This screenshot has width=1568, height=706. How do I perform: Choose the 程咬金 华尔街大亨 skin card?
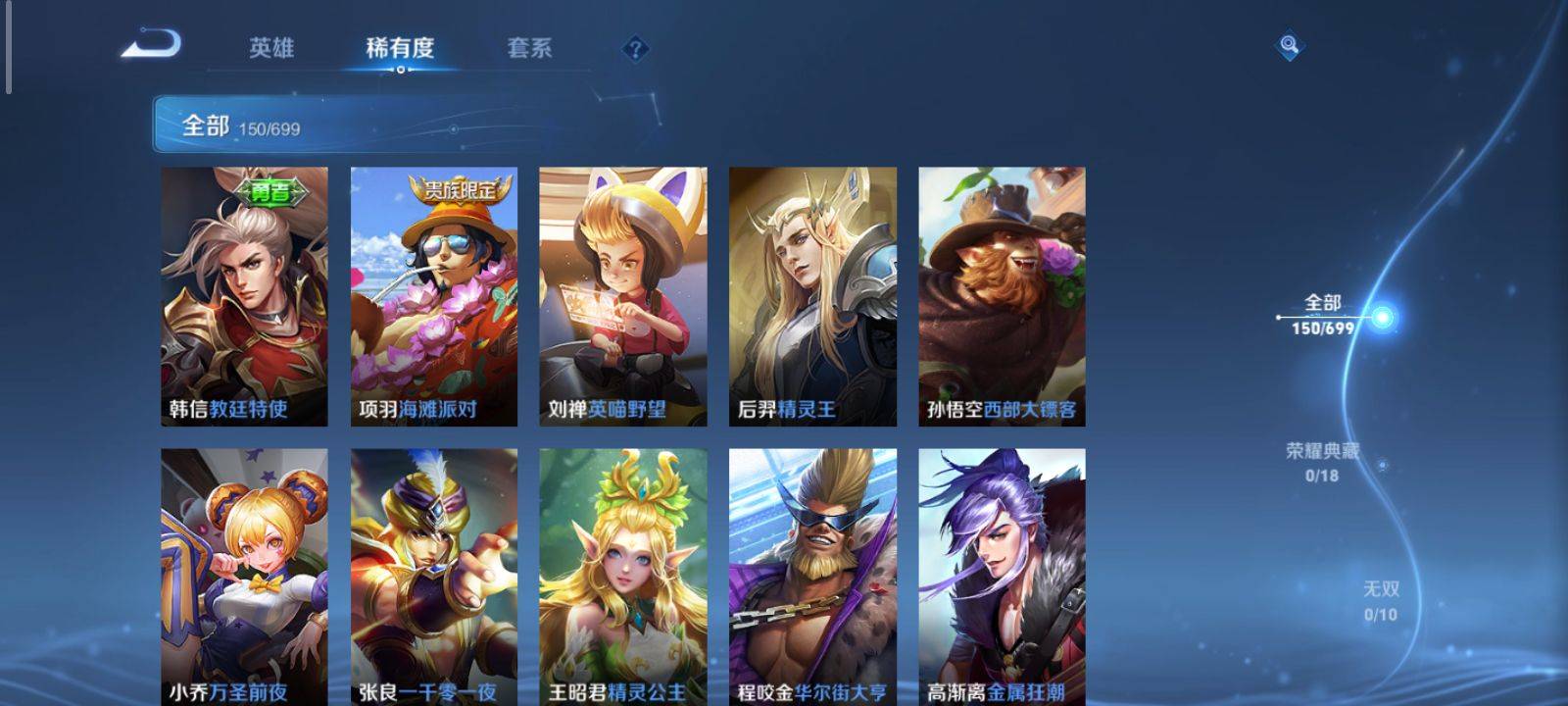[x=812, y=577]
